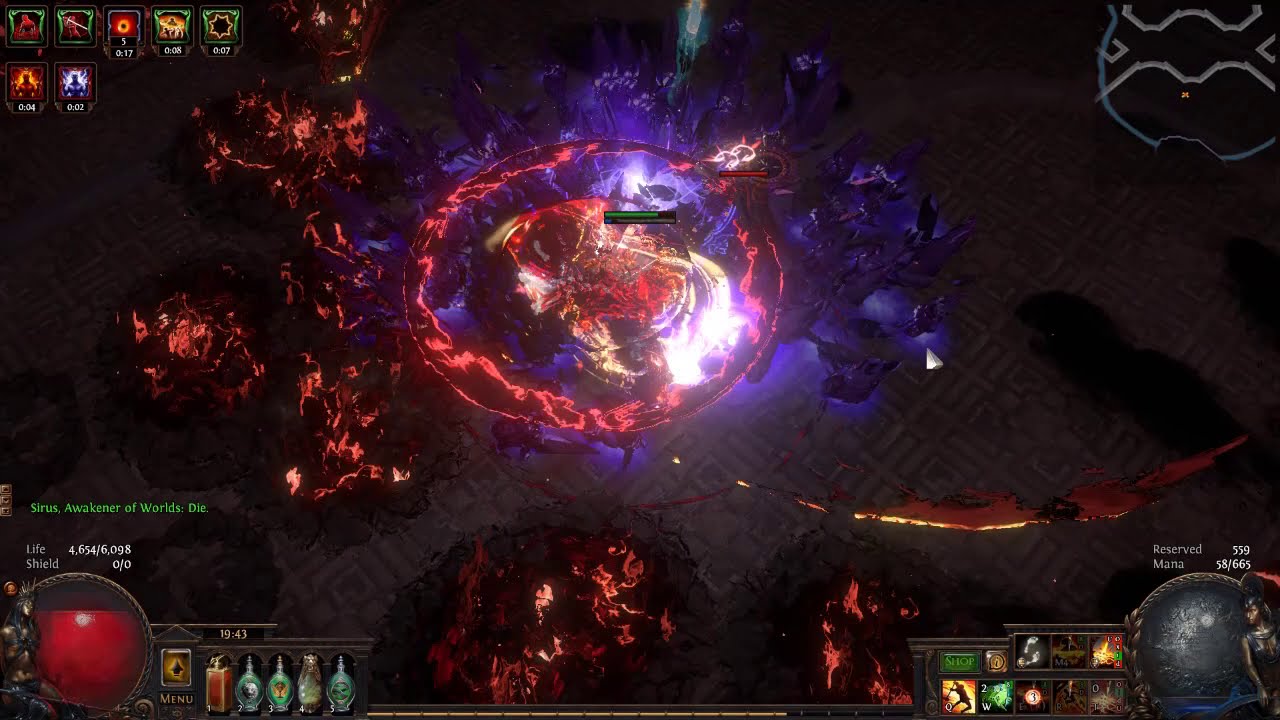Use the green flask in slot 5
The width and height of the screenshot is (1280, 720).
pyautogui.click(x=341, y=685)
